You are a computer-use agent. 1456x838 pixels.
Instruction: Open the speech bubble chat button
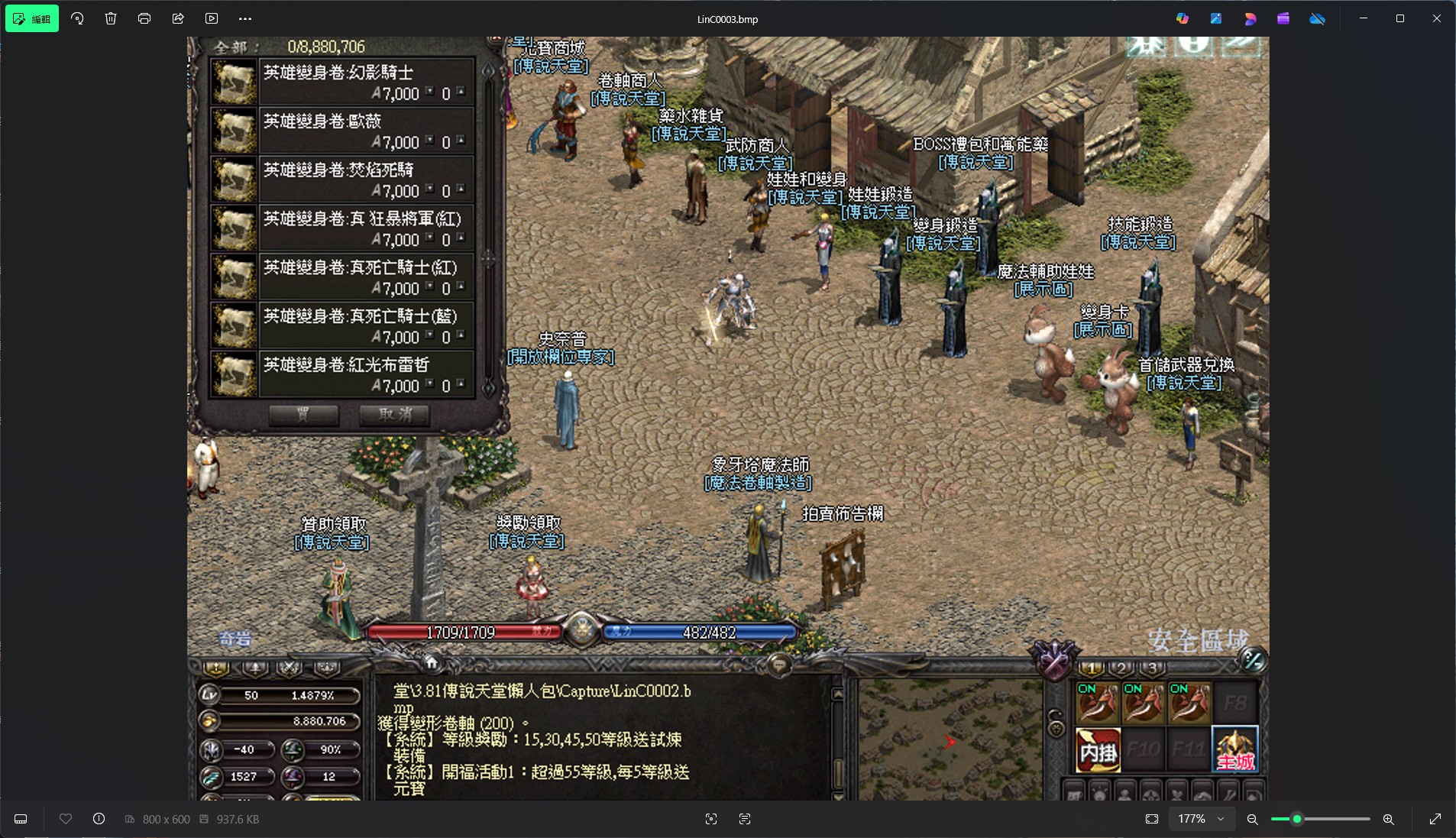[779, 664]
